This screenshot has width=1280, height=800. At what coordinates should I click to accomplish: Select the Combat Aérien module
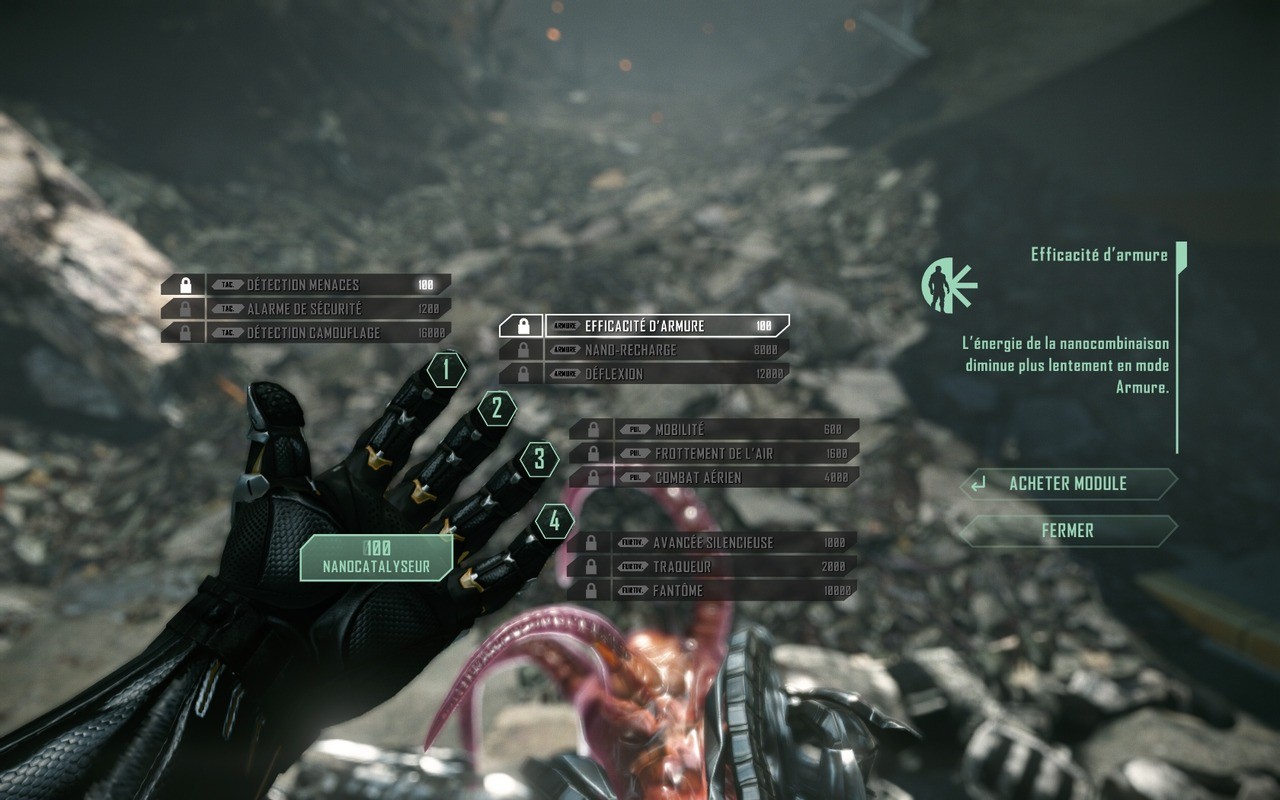pyautogui.click(x=714, y=478)
